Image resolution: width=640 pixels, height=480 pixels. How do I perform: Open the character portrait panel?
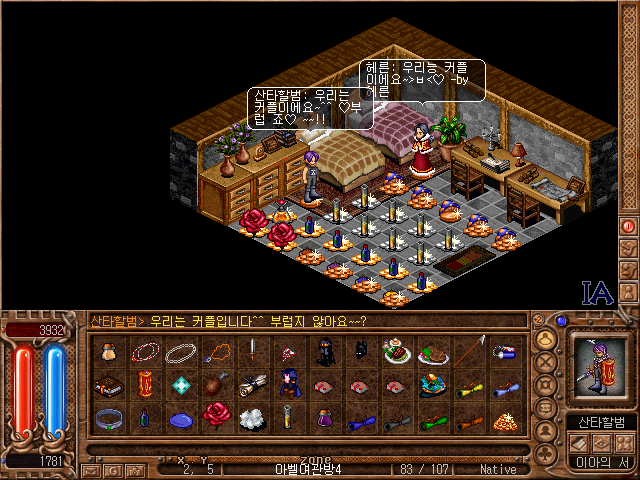pyautogui.click(x=599, y=365)
